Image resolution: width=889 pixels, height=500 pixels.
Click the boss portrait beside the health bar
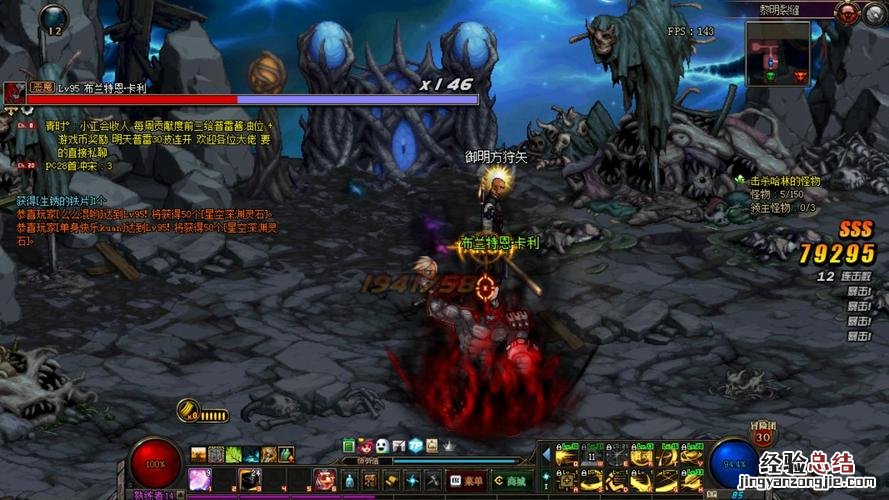tap(14, 93)
